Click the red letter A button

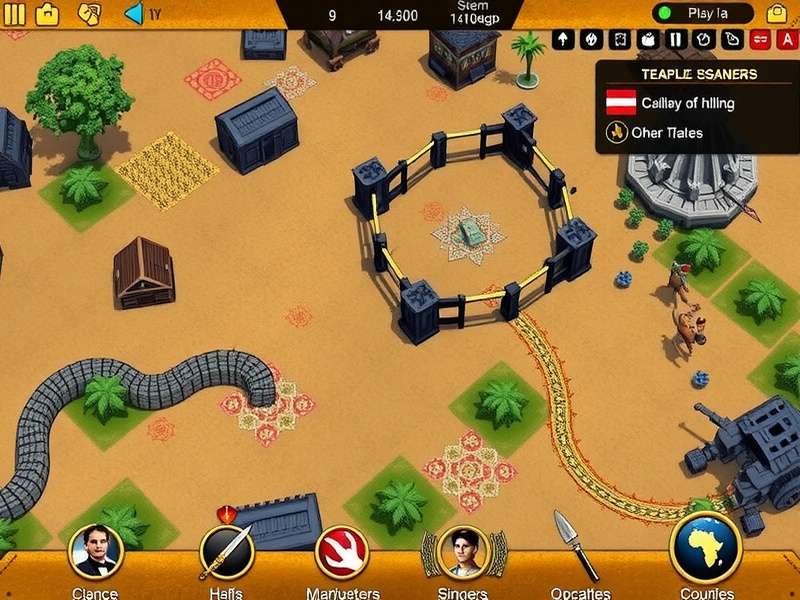click(x=787, y=40)
